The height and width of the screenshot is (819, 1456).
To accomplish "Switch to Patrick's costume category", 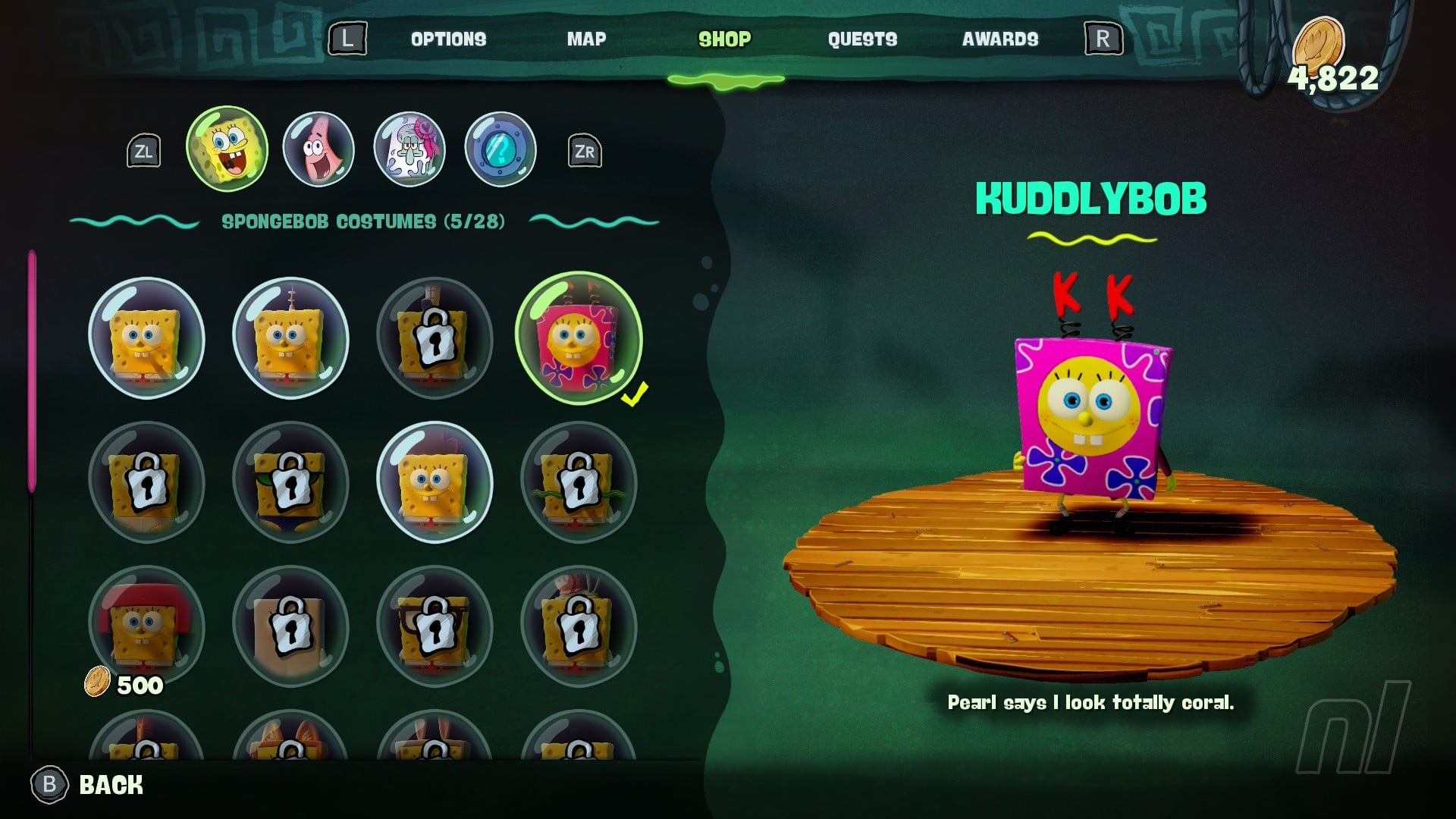I will click(x=318, y=149).
